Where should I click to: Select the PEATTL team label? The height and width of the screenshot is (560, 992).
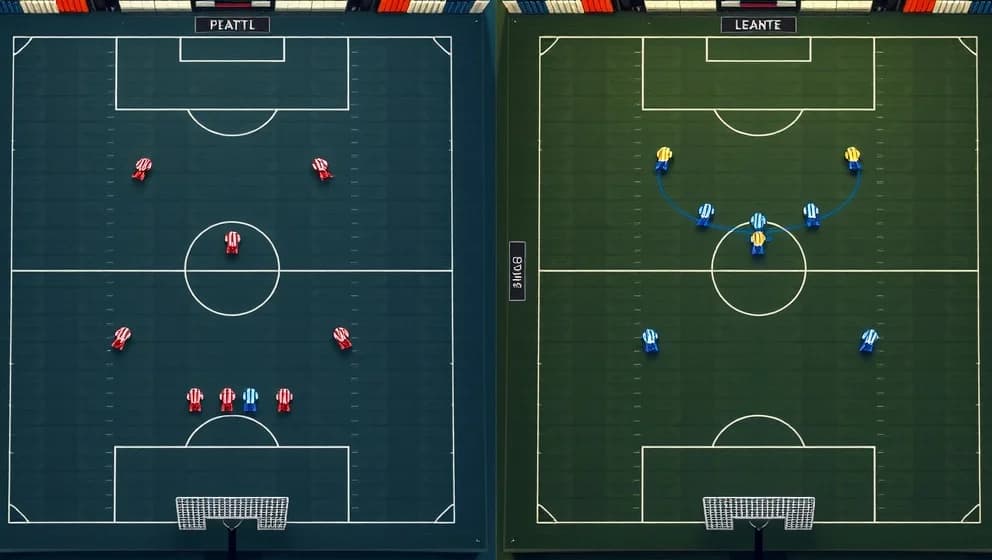[x=232, y=24]
